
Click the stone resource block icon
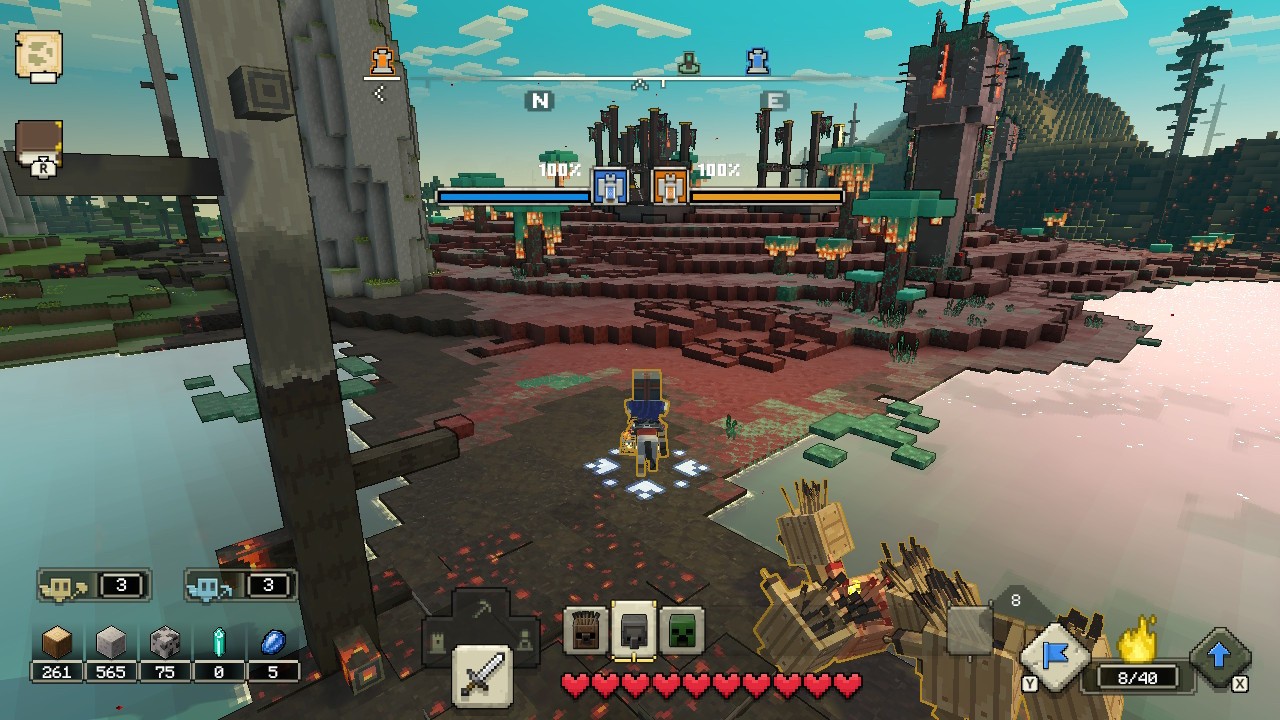pyautogui.click(x=111, y=643)
